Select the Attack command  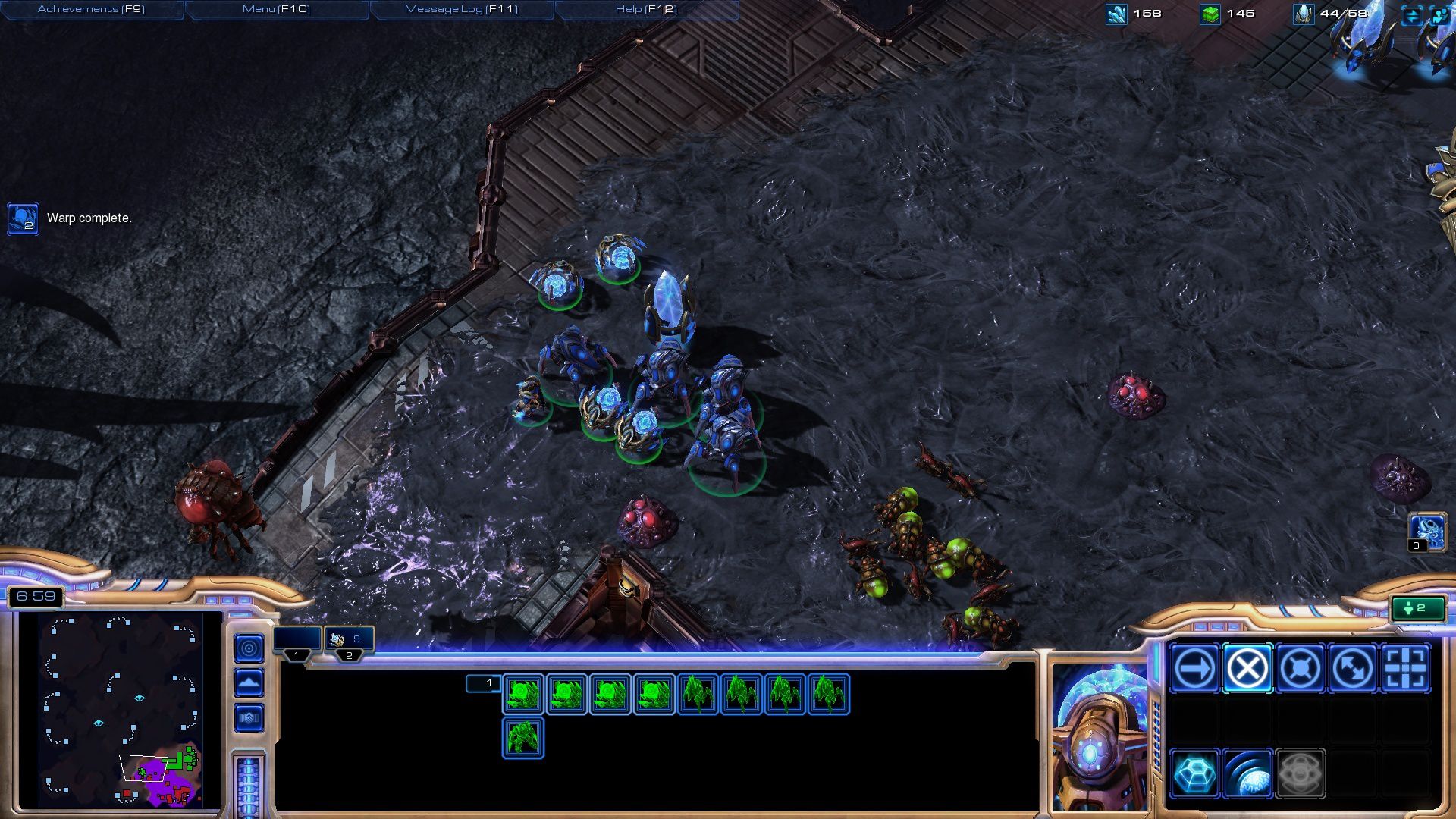tap(1405, 668)
